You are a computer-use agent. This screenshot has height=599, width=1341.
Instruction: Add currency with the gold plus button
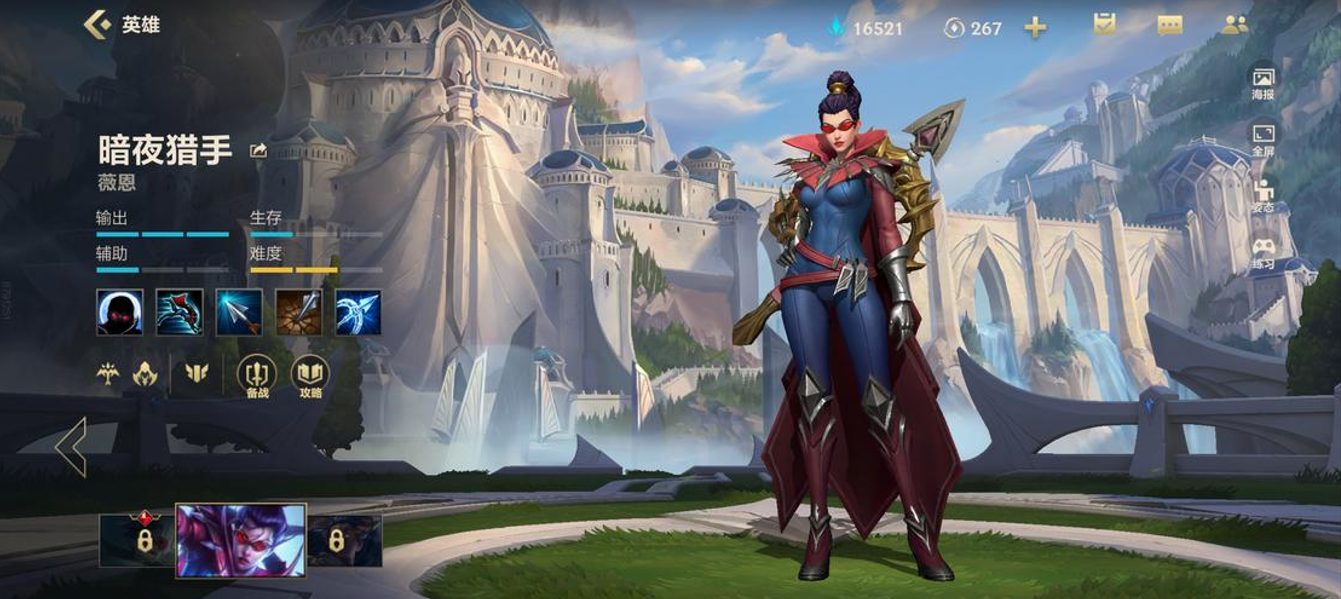tap(1035, 28)
